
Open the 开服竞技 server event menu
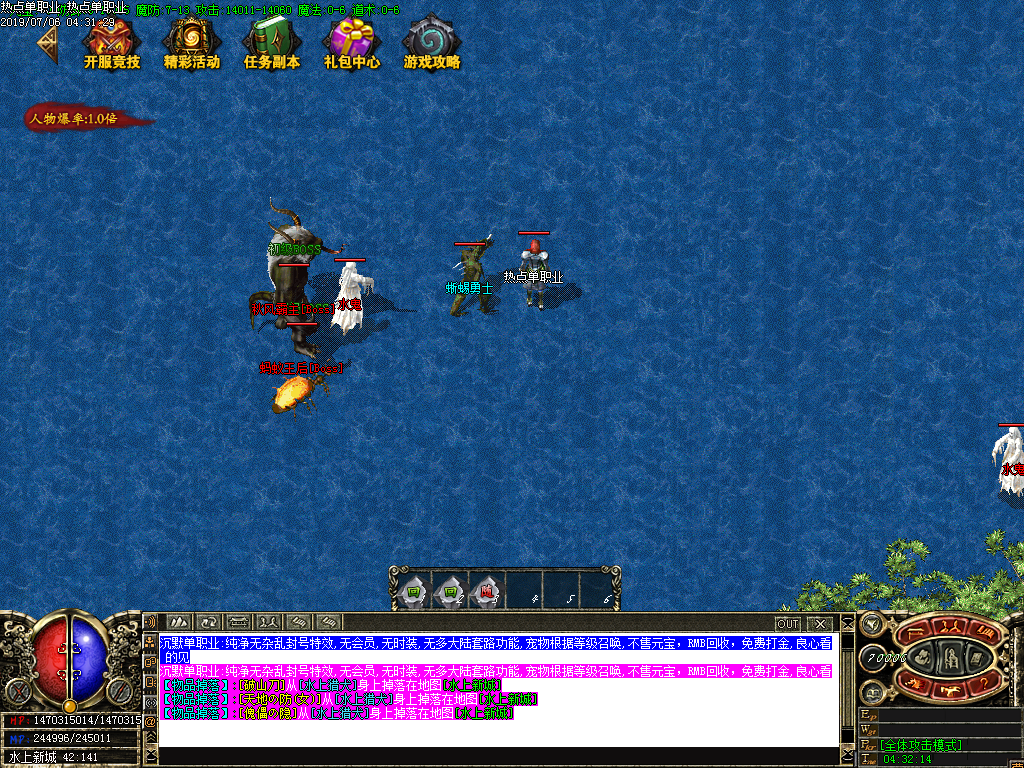point(111,43)
